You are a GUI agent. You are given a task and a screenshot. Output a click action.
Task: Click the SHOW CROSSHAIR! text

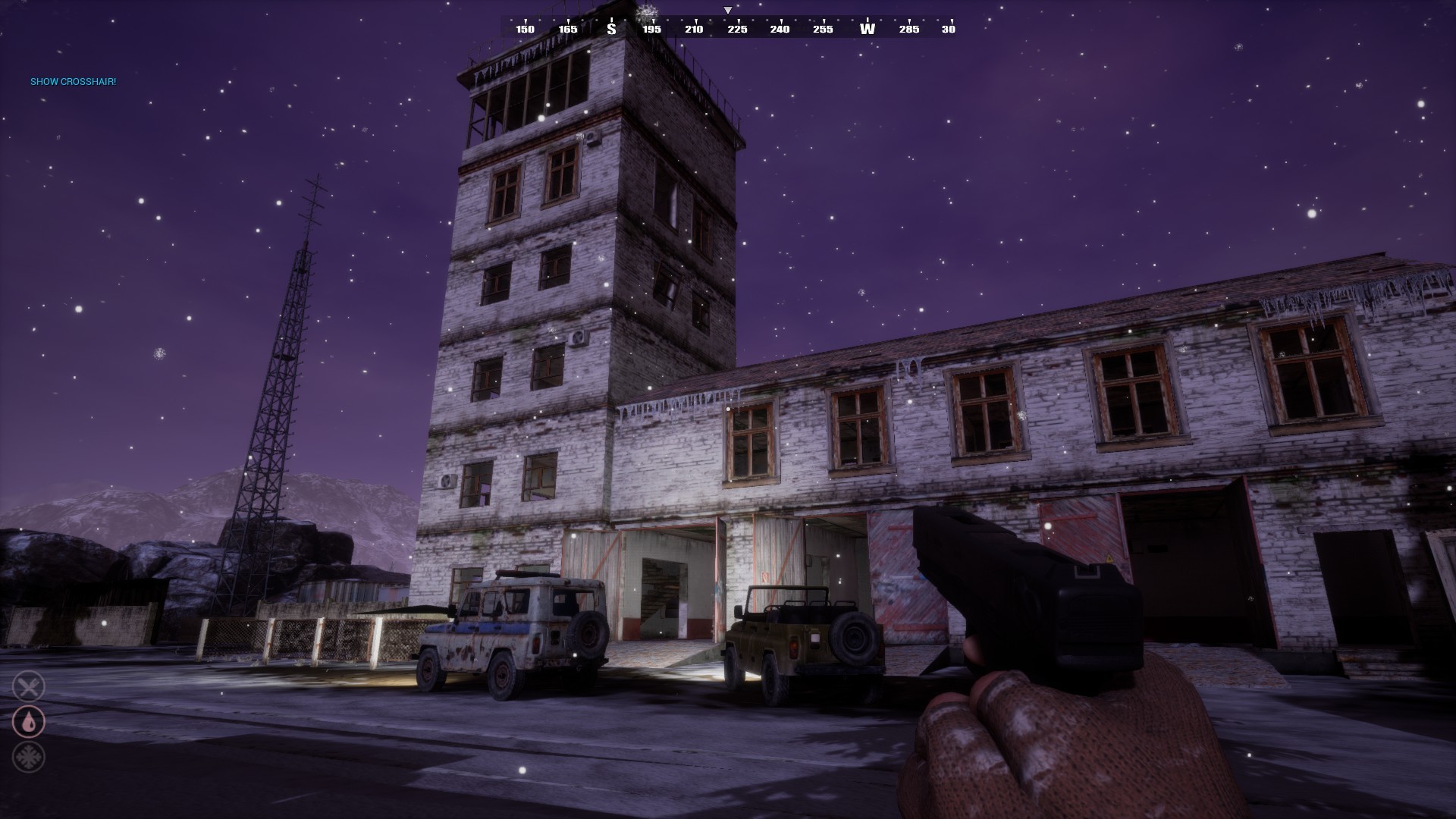(73, 81)
